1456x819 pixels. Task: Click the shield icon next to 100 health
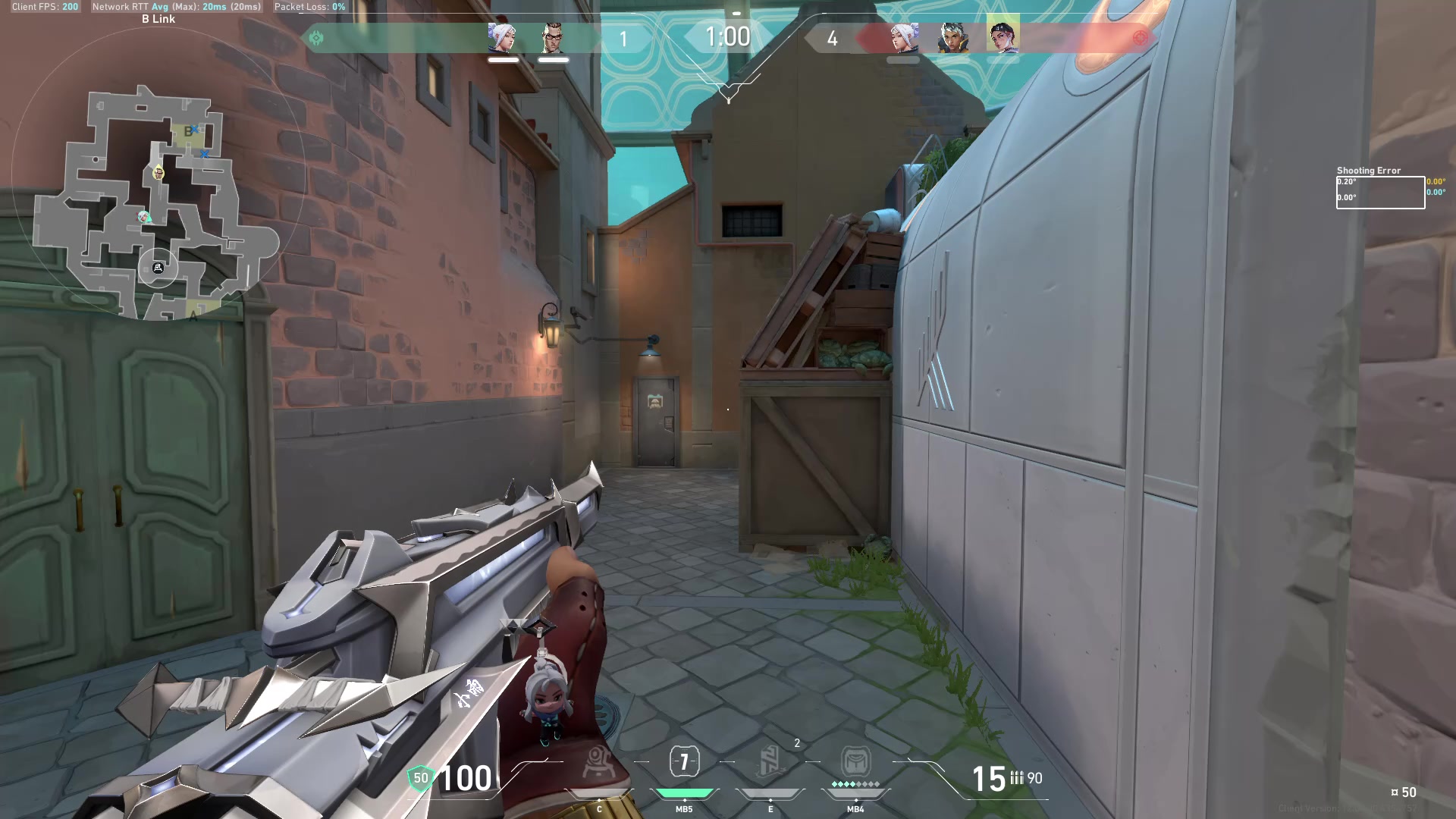pyautogui.click(x=419, y=777)
